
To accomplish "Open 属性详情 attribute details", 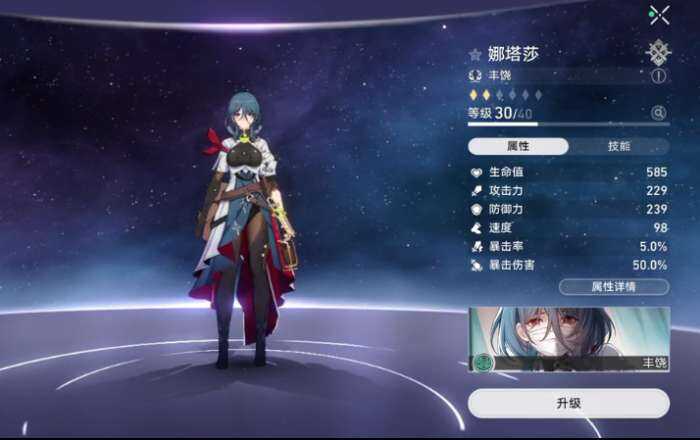I will (614, 287).
